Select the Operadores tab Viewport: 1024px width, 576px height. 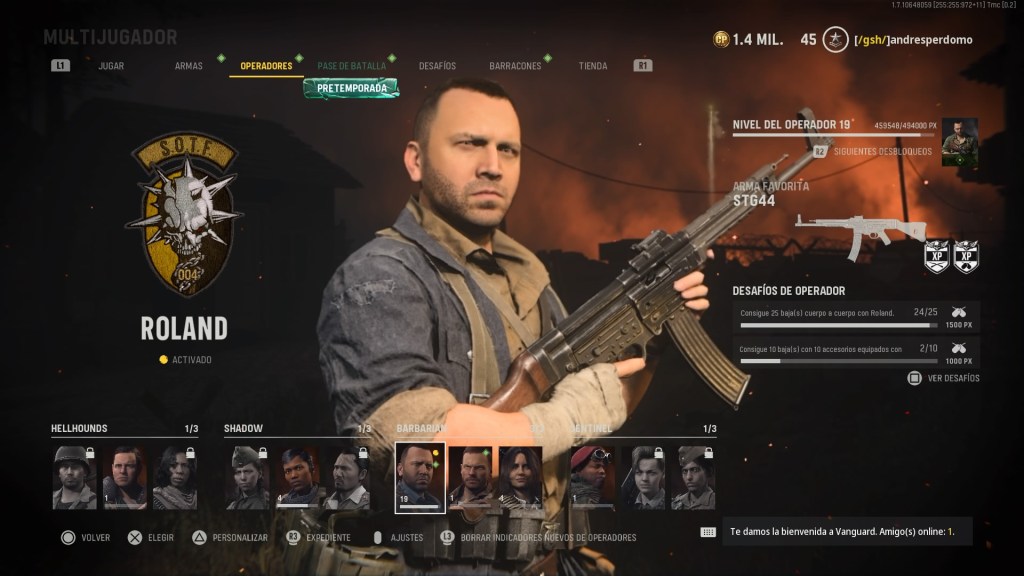266,66
